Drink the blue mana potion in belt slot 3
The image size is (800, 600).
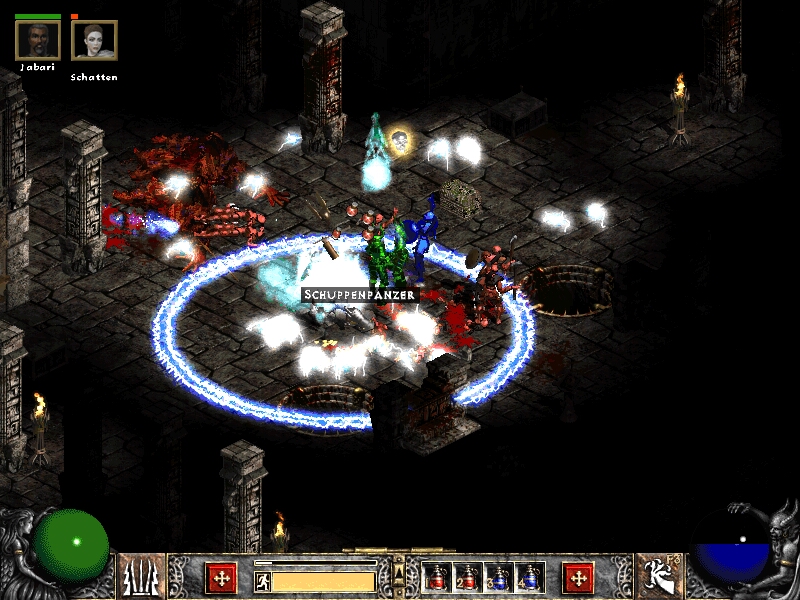(499, 577)
